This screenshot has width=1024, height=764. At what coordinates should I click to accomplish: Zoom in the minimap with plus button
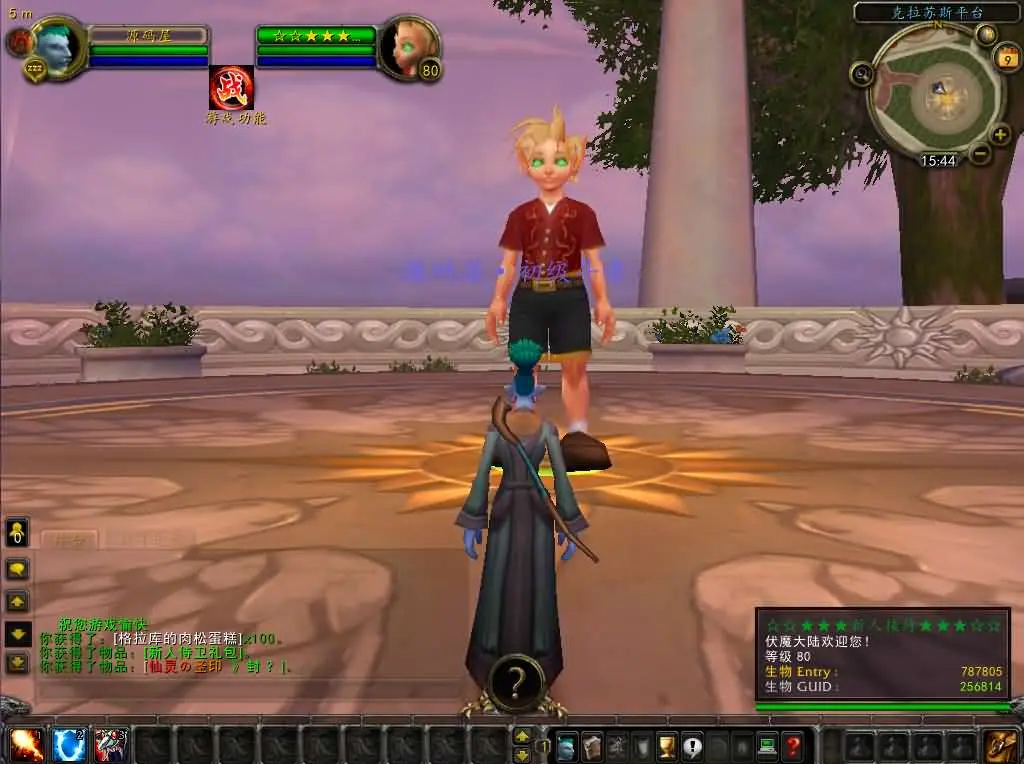[1001, 135]
